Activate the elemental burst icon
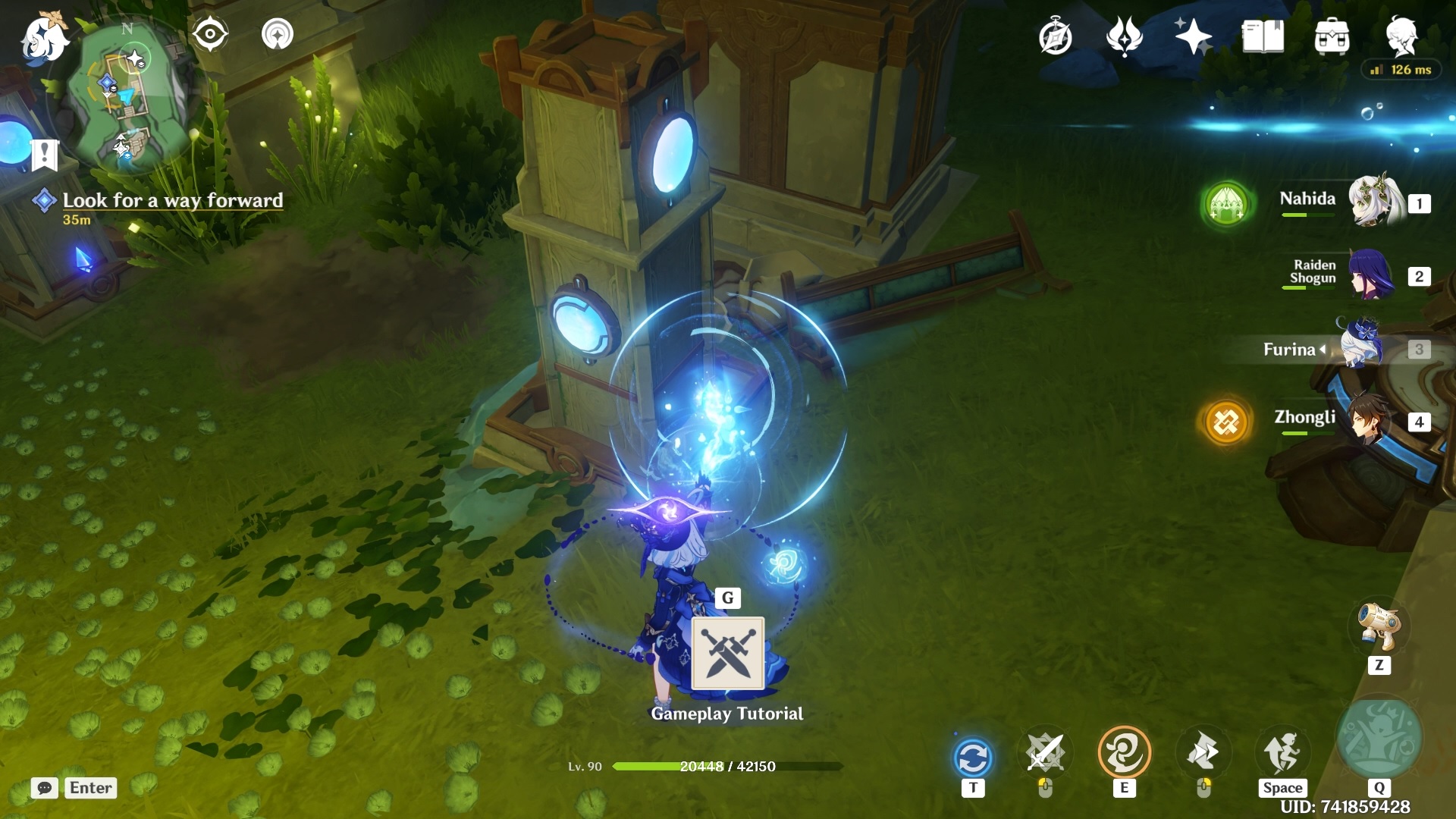The height and width of the screenshot is (819, 1456). (x=1379, y=738)
